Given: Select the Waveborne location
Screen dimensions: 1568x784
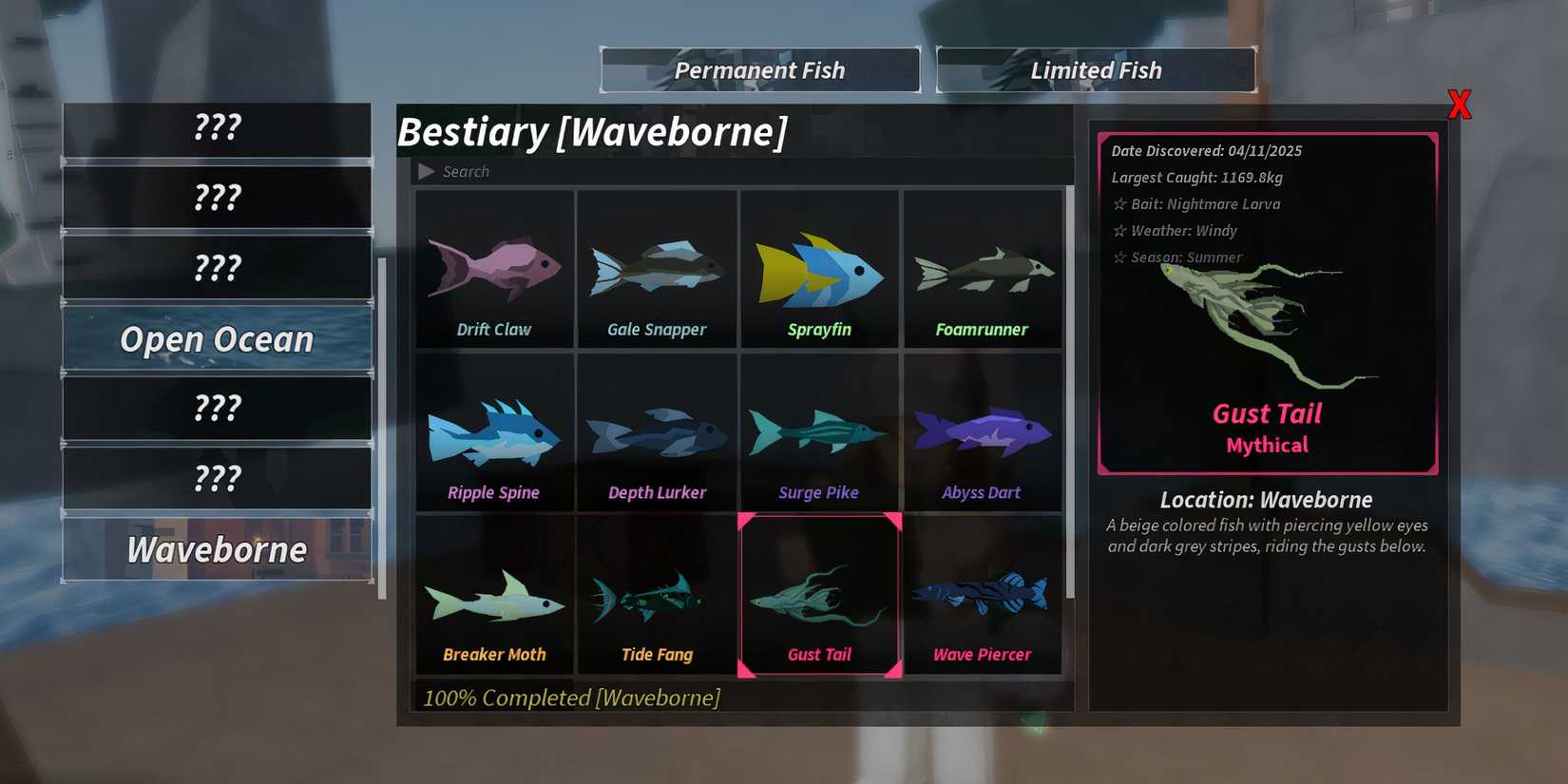Looking at the screenshot, I should point(217,549).
